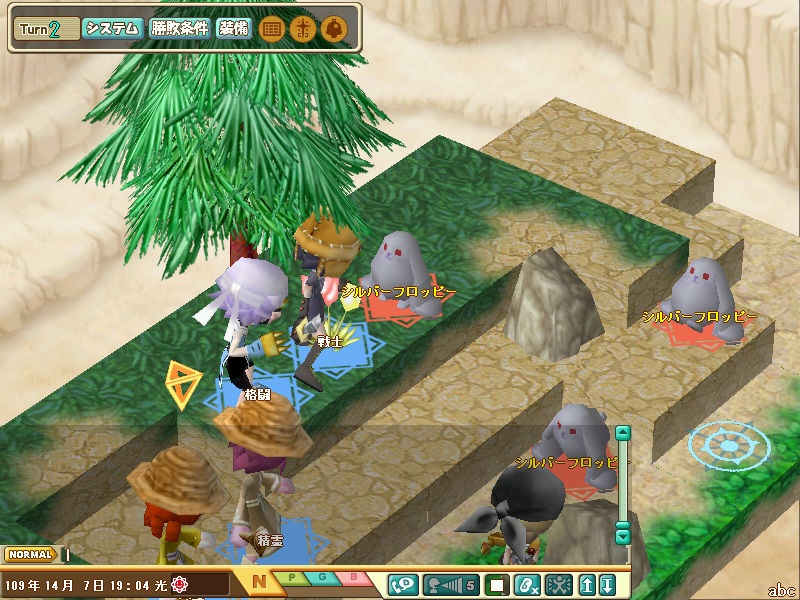Show the 勝敗条件 victory conditions
800x600 pixels.
(180, 29)
